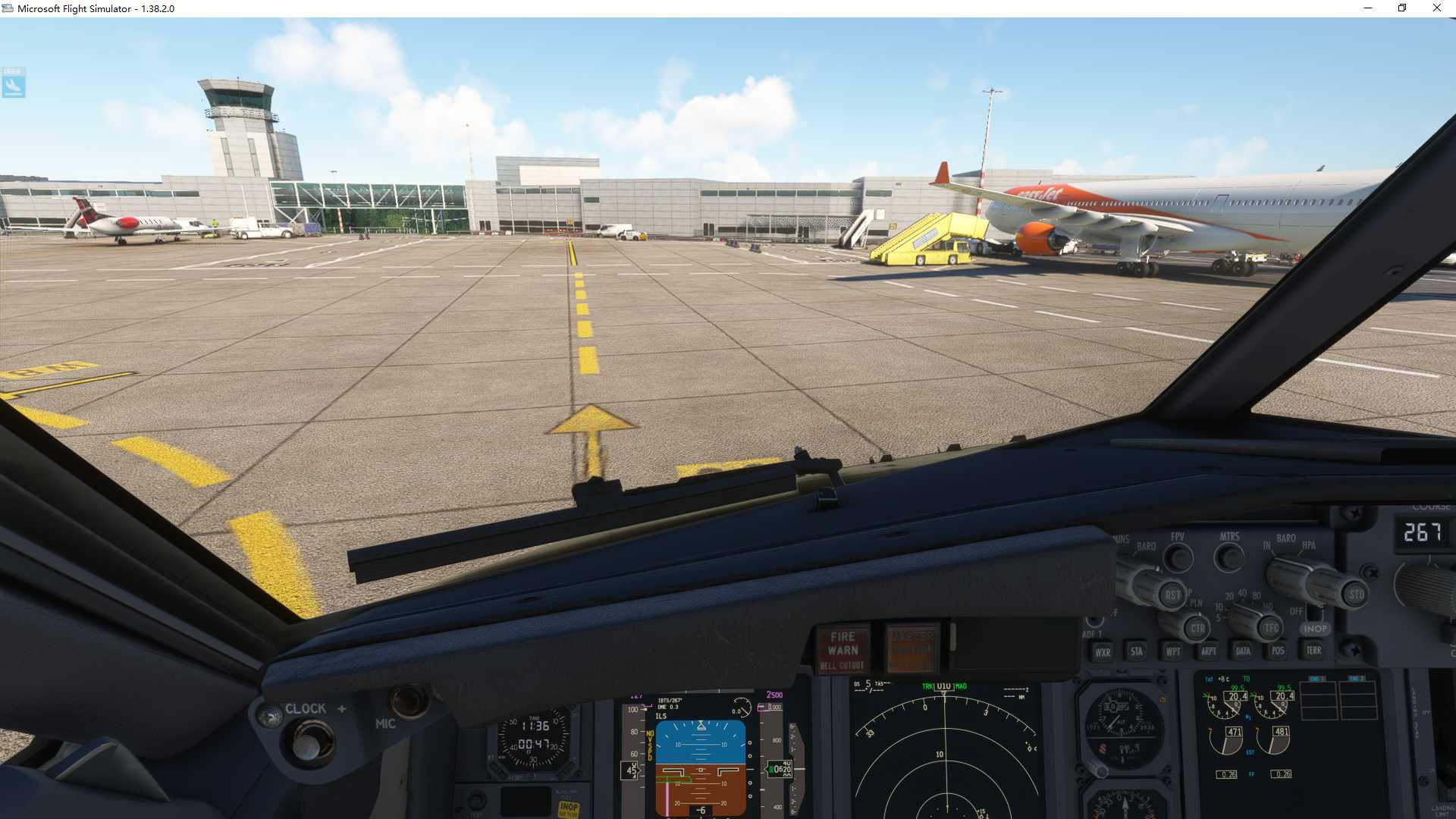Viewport: 1456px width, 819px height.
Task: Select CTR on the ND mode selector
Action: point(1198,628)
